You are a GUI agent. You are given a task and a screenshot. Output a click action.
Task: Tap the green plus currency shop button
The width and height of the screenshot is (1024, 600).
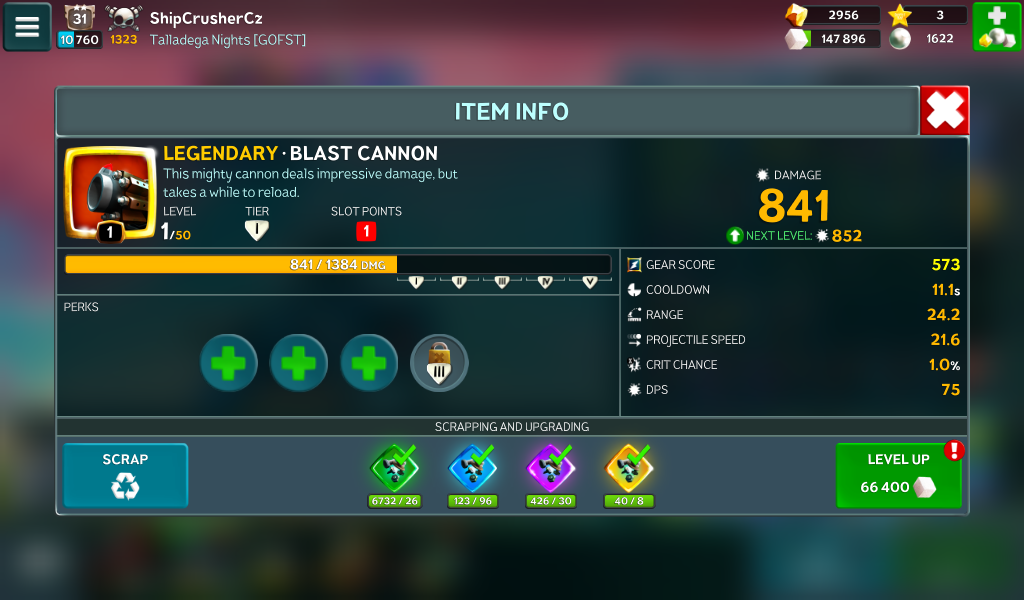click(996, 27)
